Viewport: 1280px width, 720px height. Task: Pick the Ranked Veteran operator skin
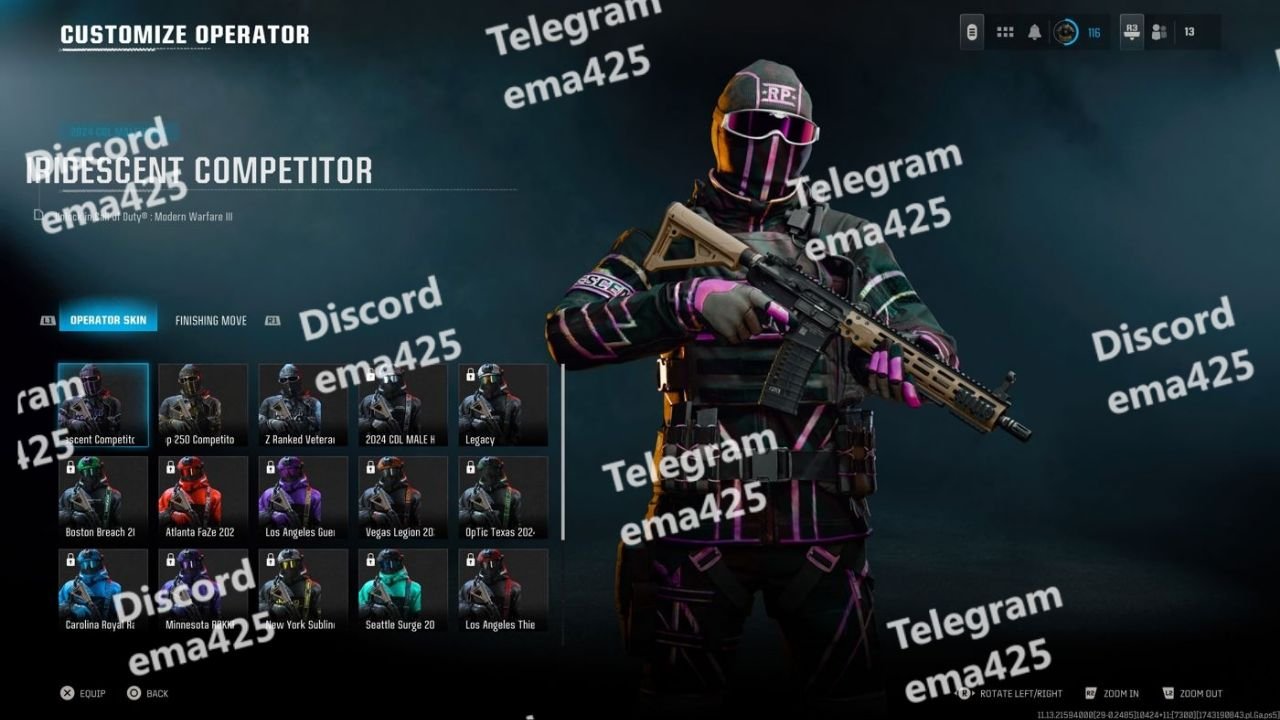click(303, 404)
